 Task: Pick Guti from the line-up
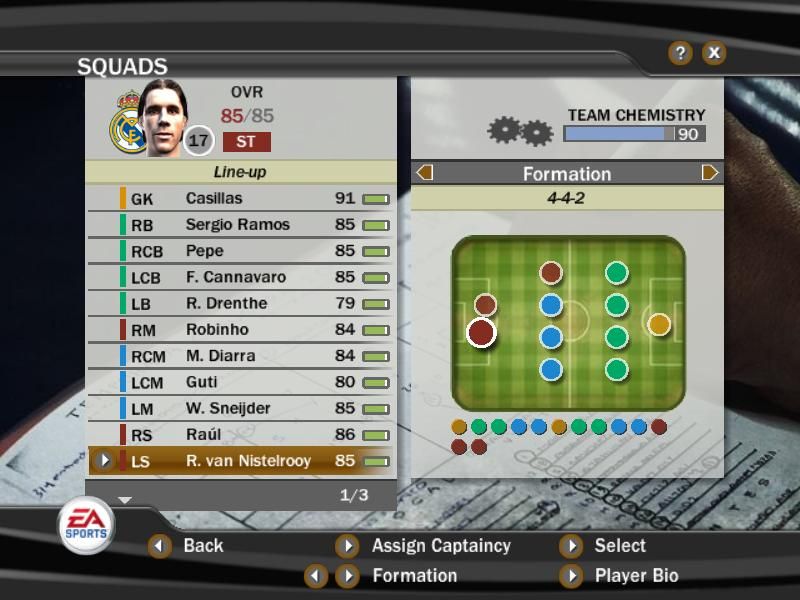click(x=240, y=382)
